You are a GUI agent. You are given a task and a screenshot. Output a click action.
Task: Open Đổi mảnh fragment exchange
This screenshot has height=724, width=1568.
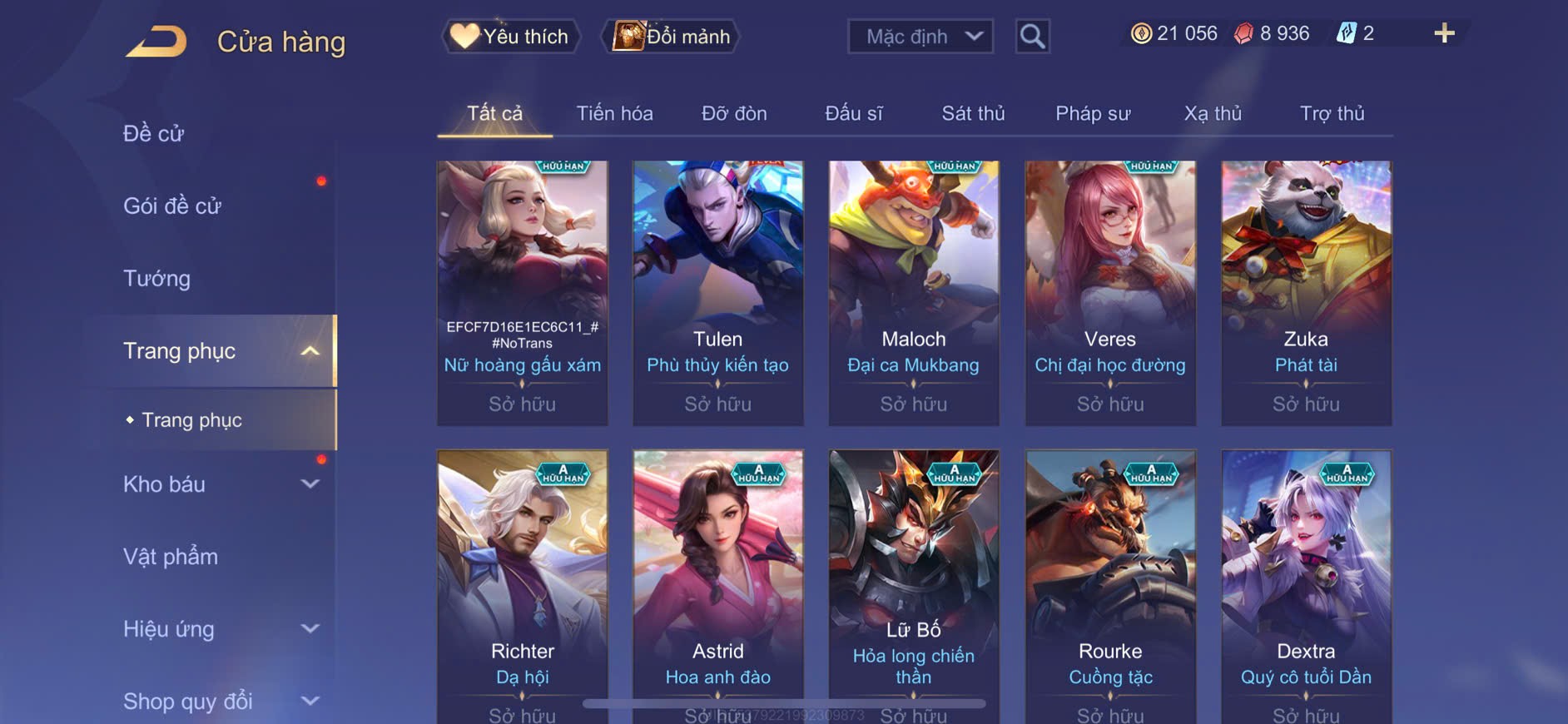pyautogui.click(x=671, y=37)
